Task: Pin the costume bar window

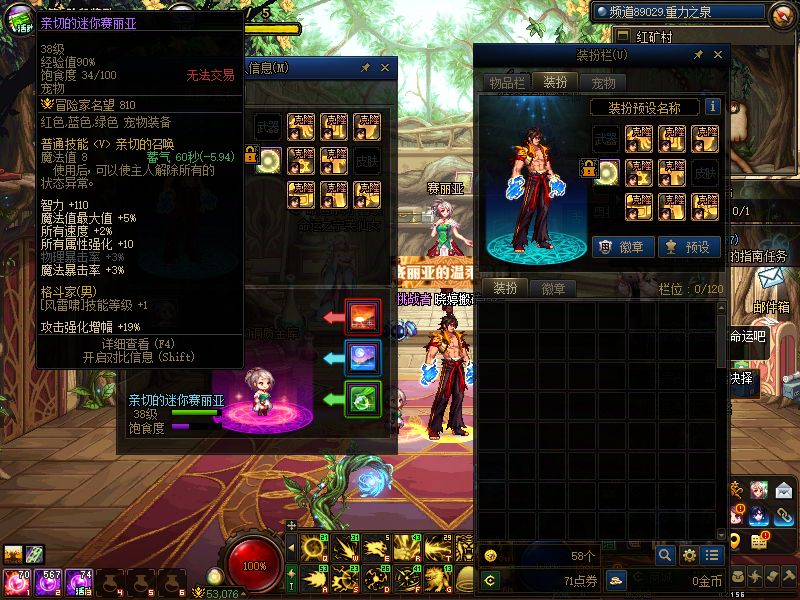Action: 697,55
